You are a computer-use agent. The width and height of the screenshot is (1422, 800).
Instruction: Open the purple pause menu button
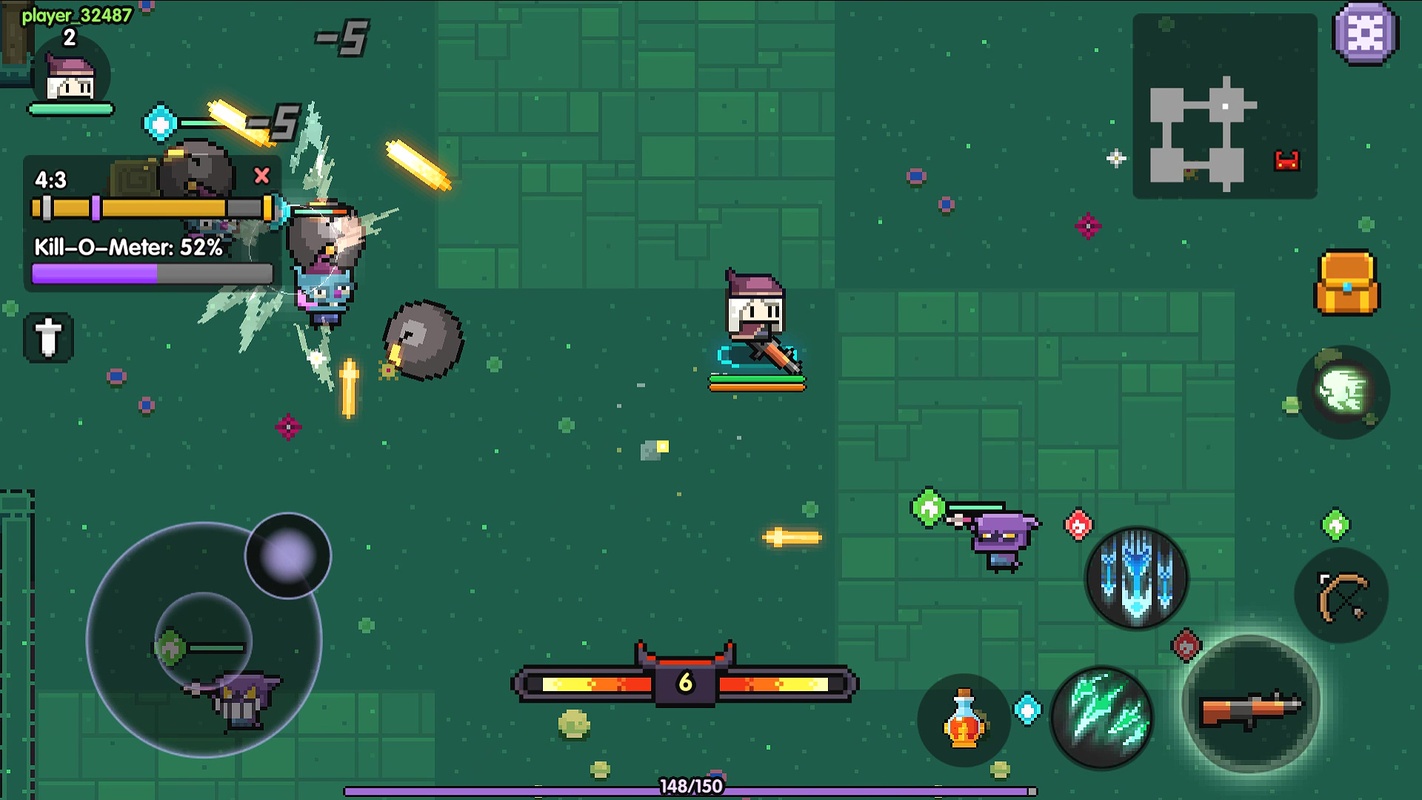click(1365, 34)
